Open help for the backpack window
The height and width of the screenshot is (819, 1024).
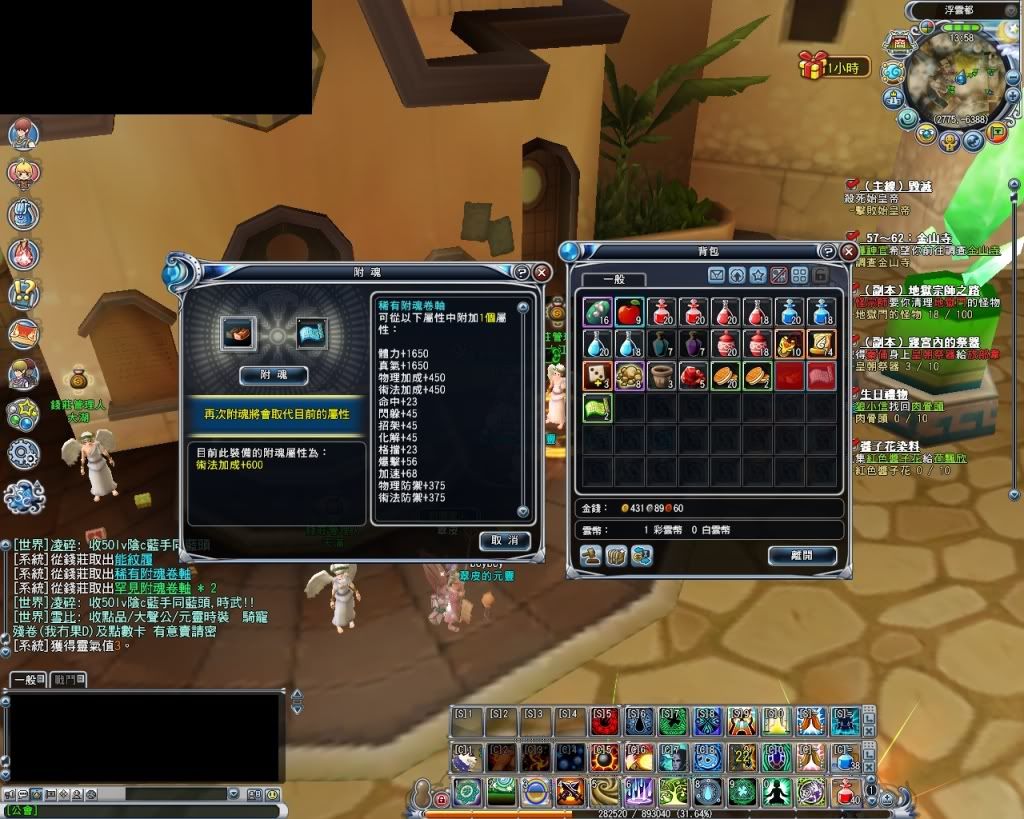(827, 252)
